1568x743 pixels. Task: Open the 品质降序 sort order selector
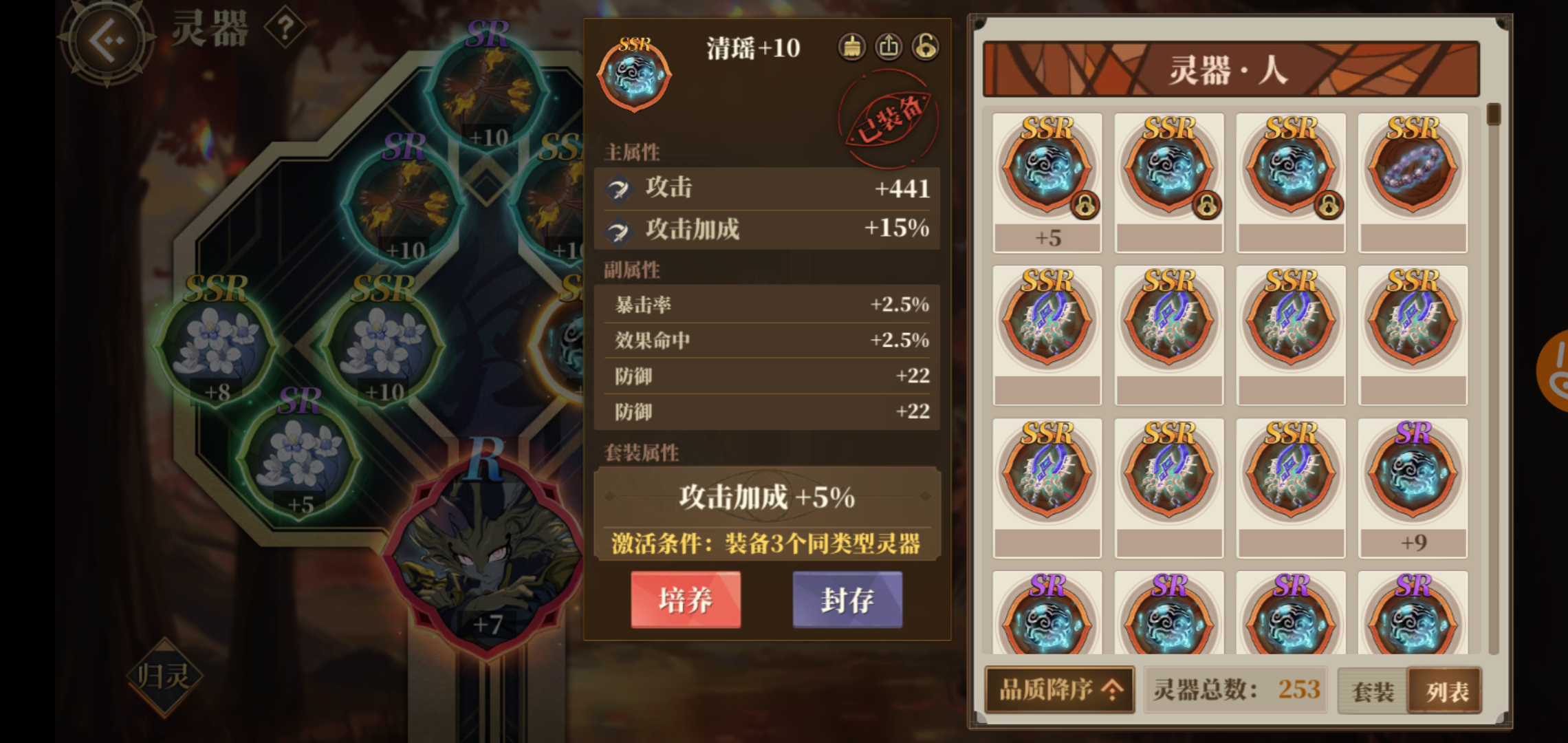[1059, 690]
